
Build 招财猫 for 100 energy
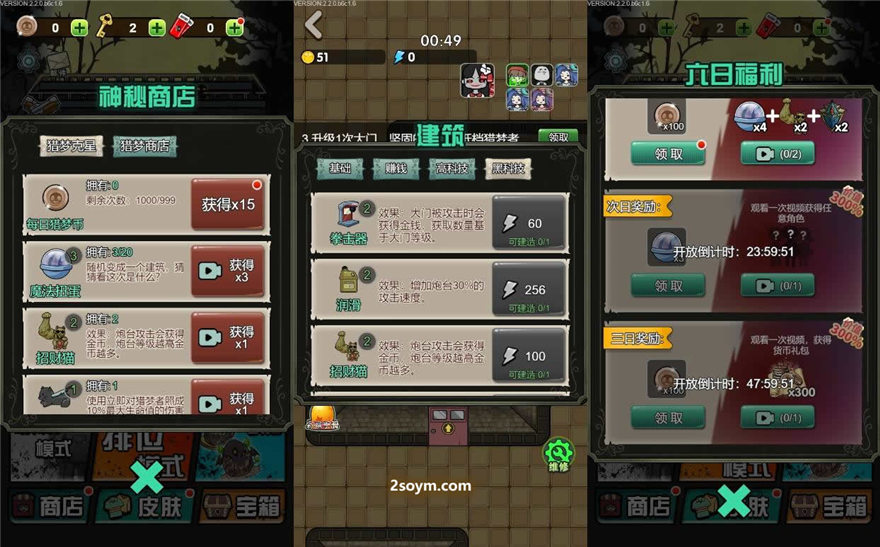point(529,355)
